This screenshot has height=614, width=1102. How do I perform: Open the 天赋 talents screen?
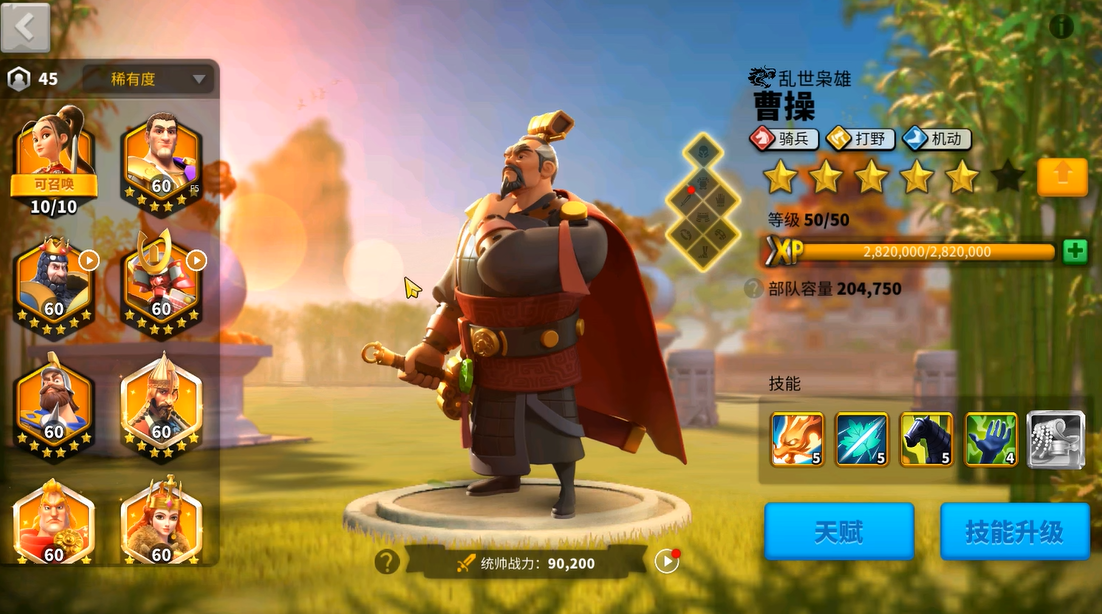click(838, 531)
